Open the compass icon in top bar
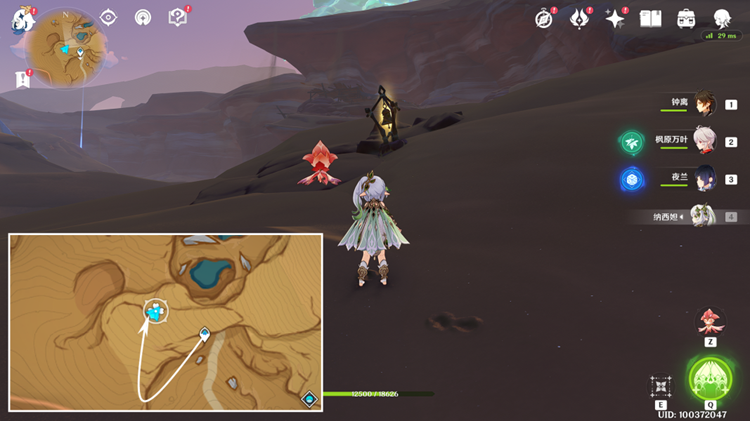This screenshot has height=421, width=750. tap(544, 19)
